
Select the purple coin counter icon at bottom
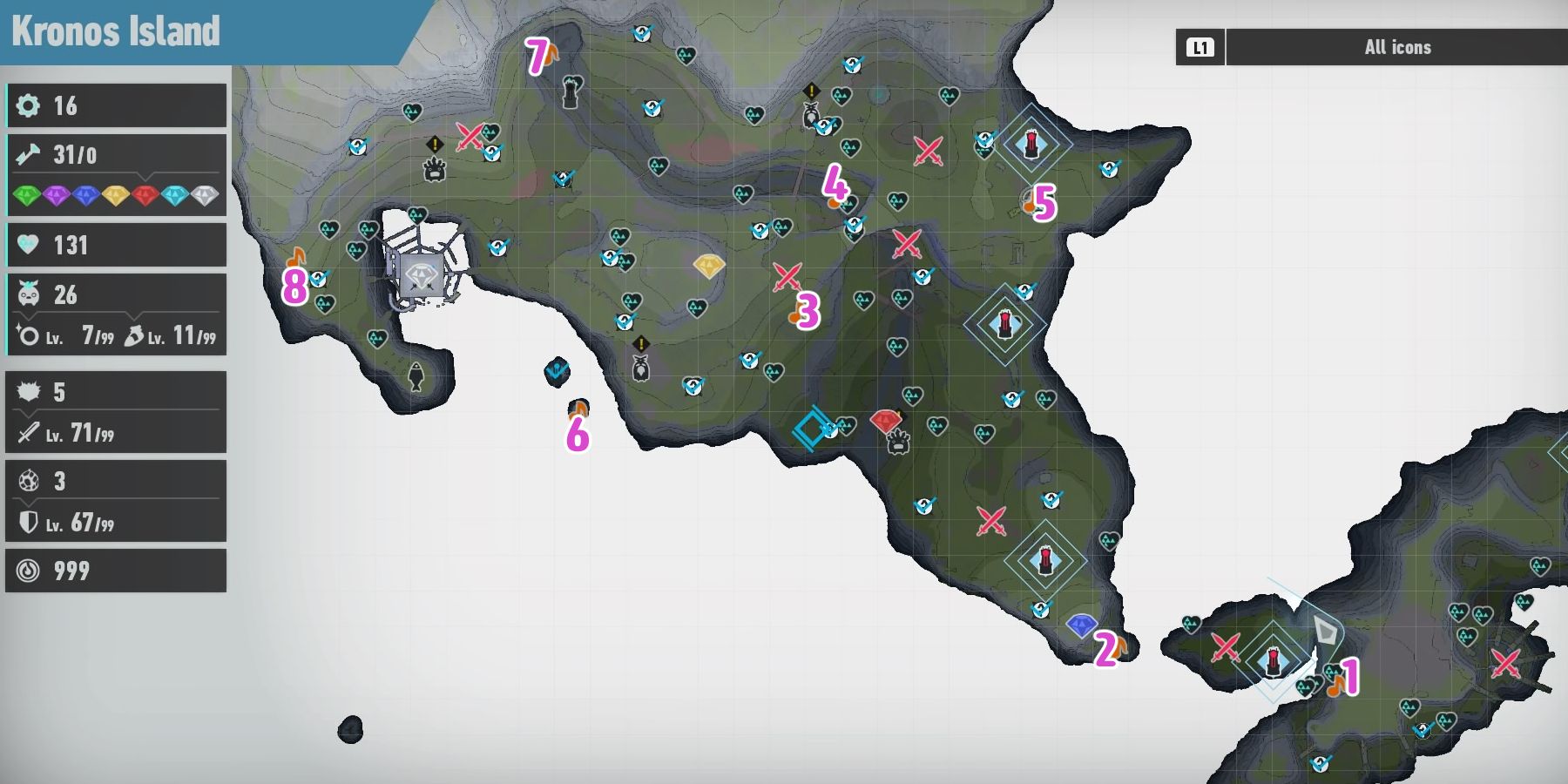click(x=29, y=571)
